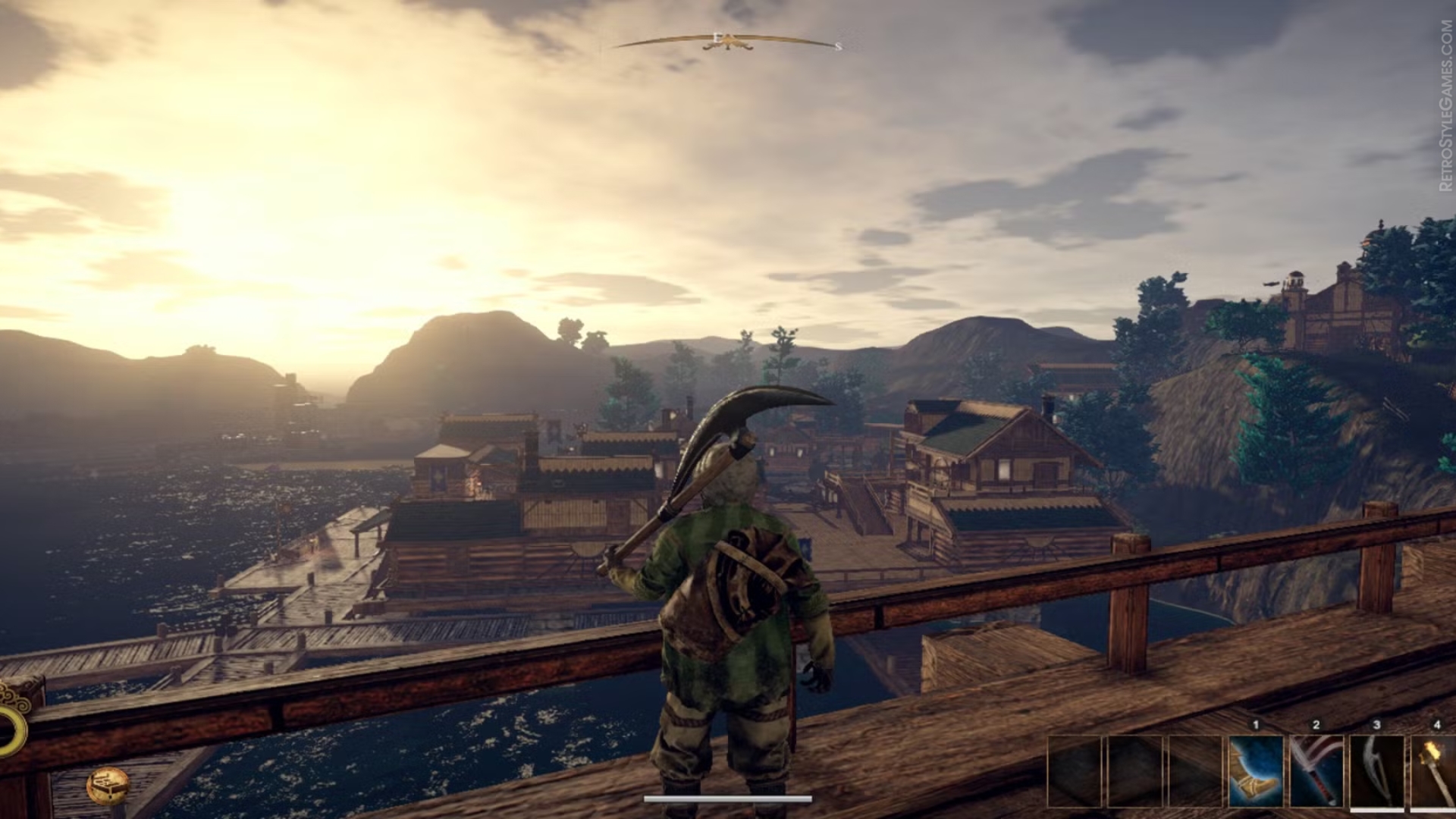Select the boot skill in hotbar slot 1
1456x819 pixels.
click(1256, 771)
